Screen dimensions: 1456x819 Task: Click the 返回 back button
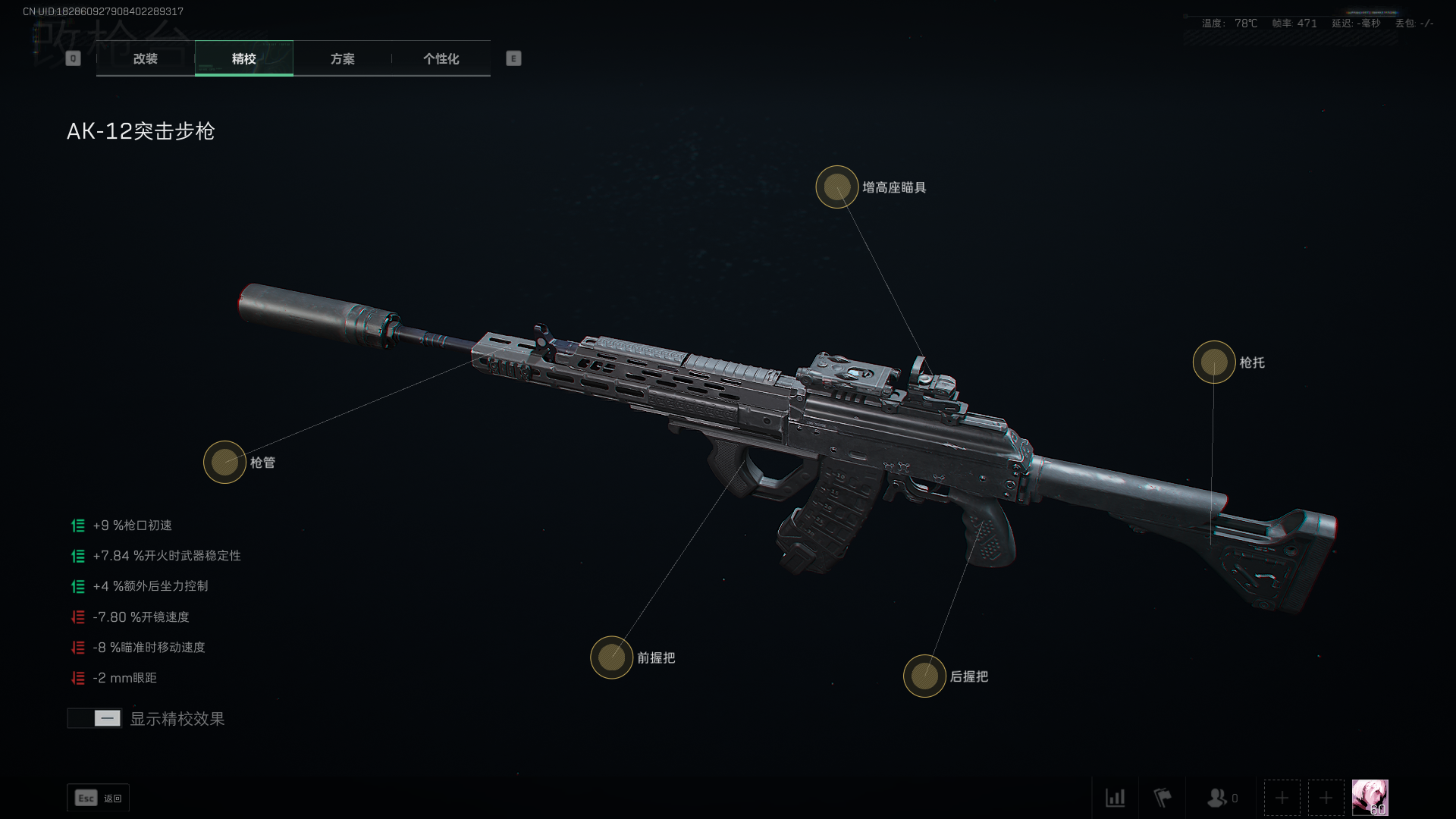pyautogui.click(x=99, y=798)
